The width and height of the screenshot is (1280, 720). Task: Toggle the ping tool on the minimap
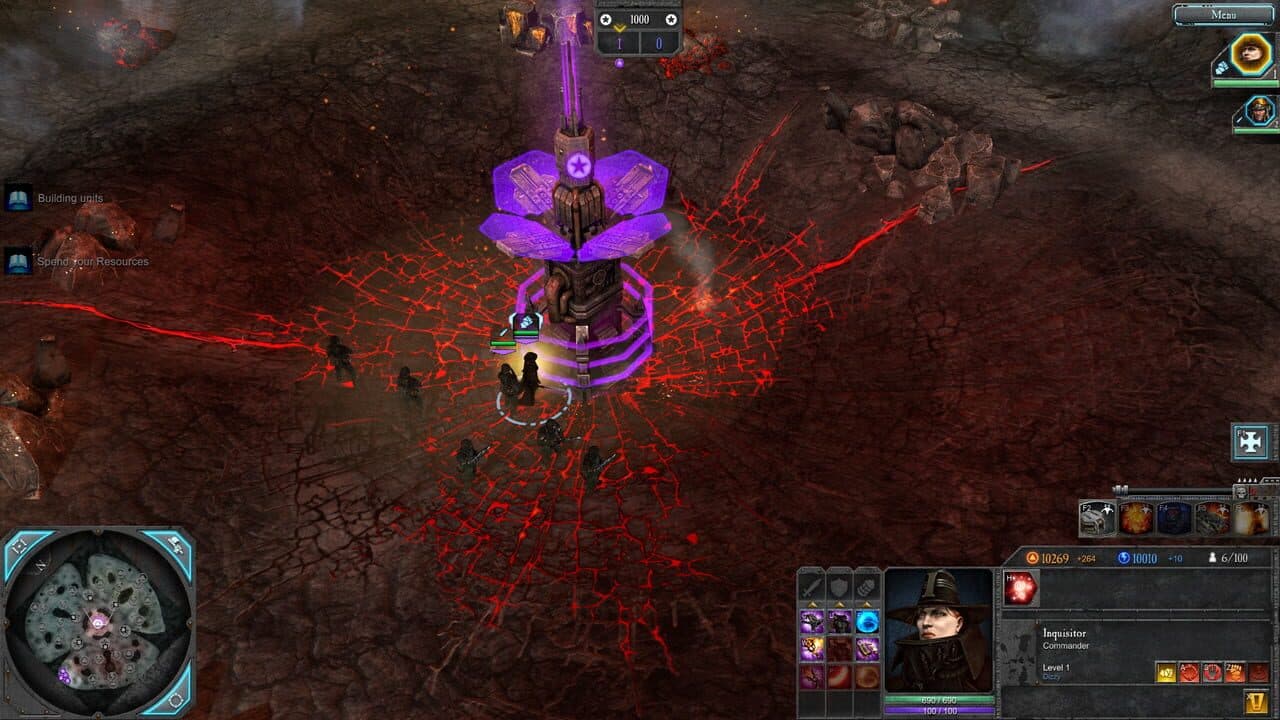pos(175,544)
